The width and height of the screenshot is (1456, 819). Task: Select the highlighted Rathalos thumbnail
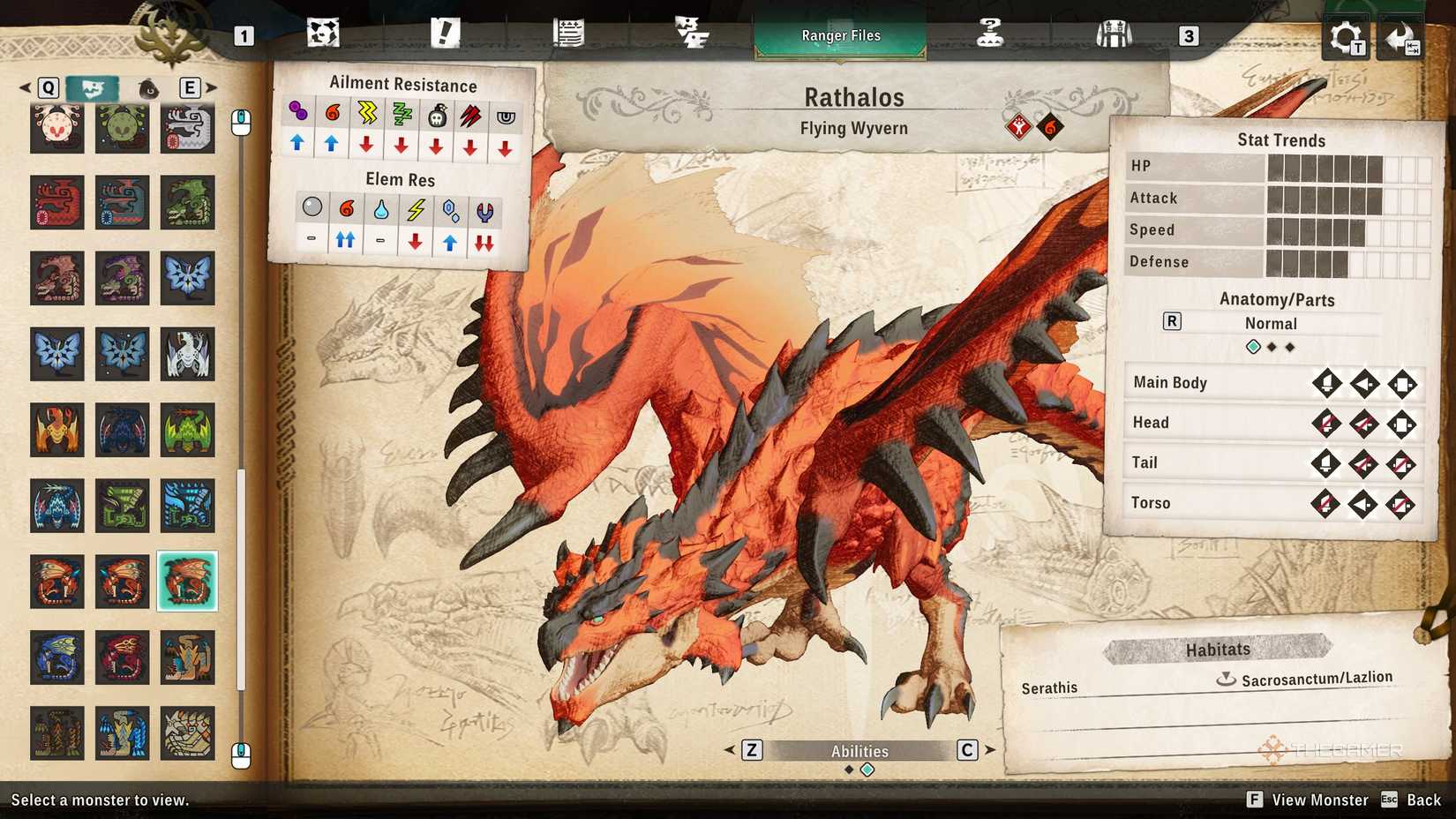(187, 581)
